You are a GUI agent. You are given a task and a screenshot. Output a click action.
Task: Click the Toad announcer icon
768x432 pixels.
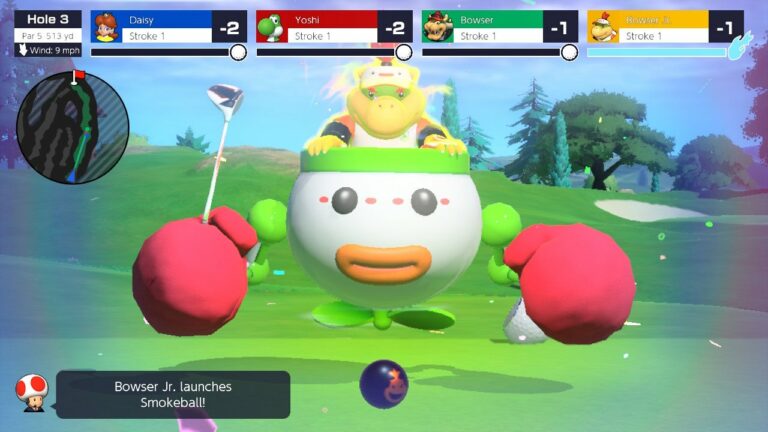(x=29, y=393)
